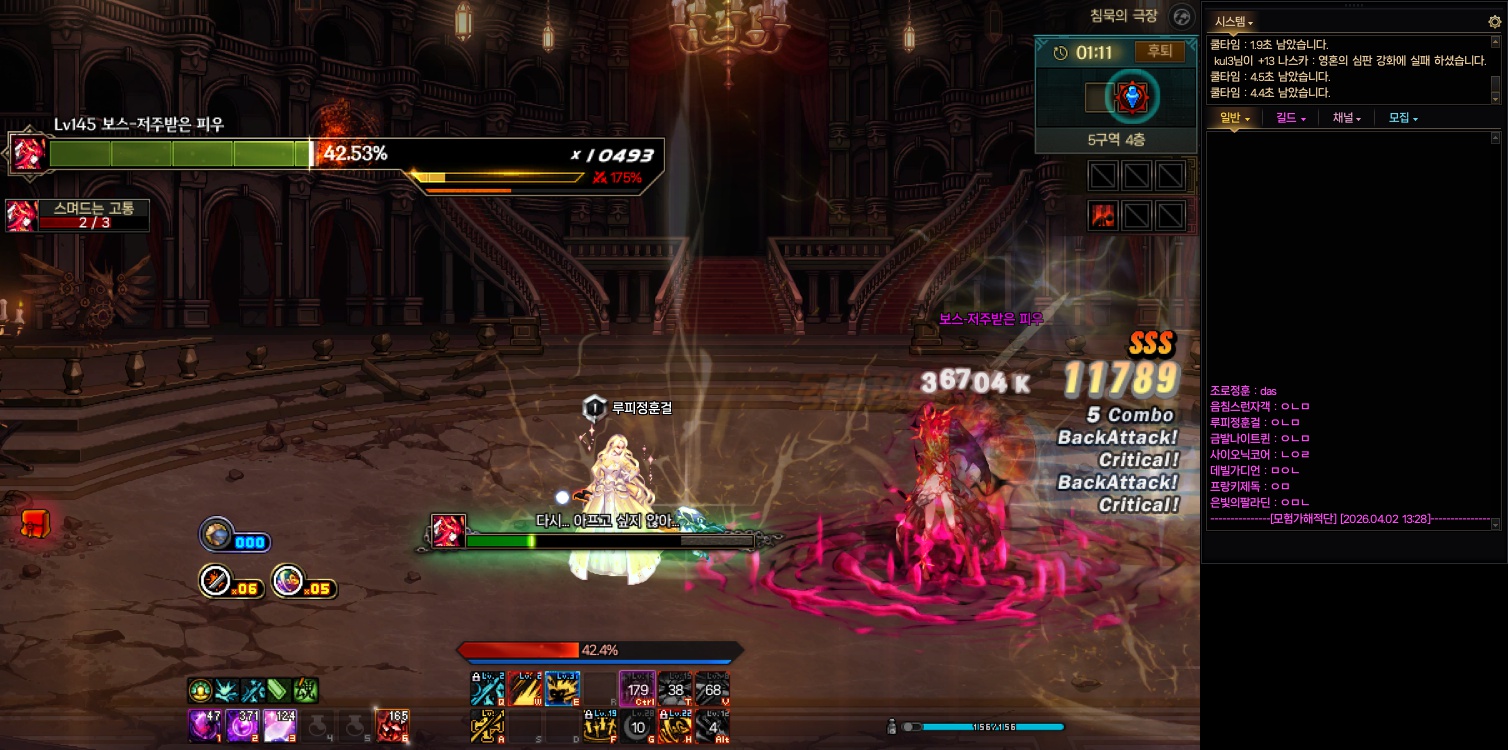The height and width of the screenshot is (750, 1508).
Task: Activate the yellow skill bound to A
Action: [487, 726]
